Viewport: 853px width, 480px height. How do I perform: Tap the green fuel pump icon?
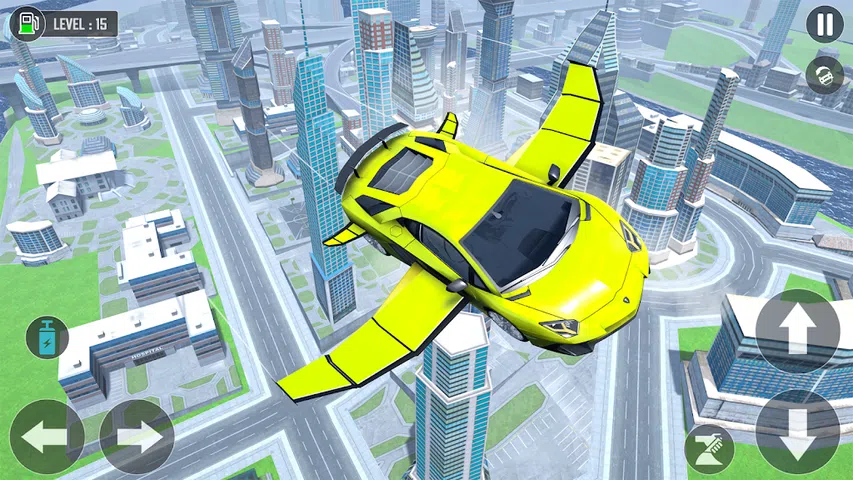pyautogui.click(x=29, y=21)
